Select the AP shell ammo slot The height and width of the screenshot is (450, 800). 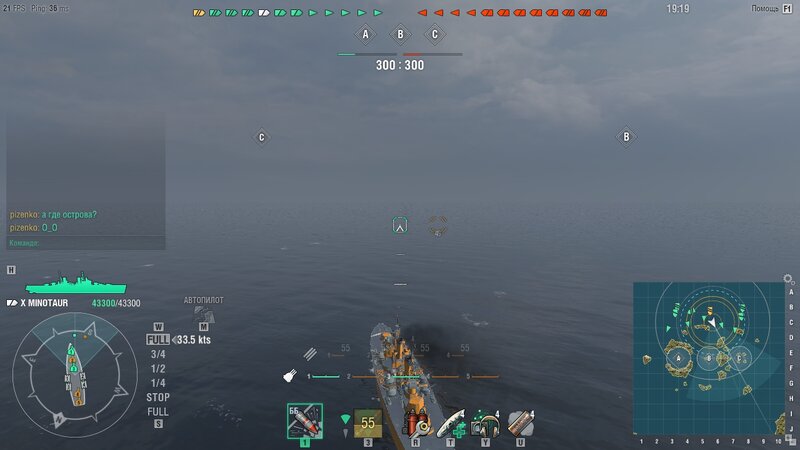[304, 422]
